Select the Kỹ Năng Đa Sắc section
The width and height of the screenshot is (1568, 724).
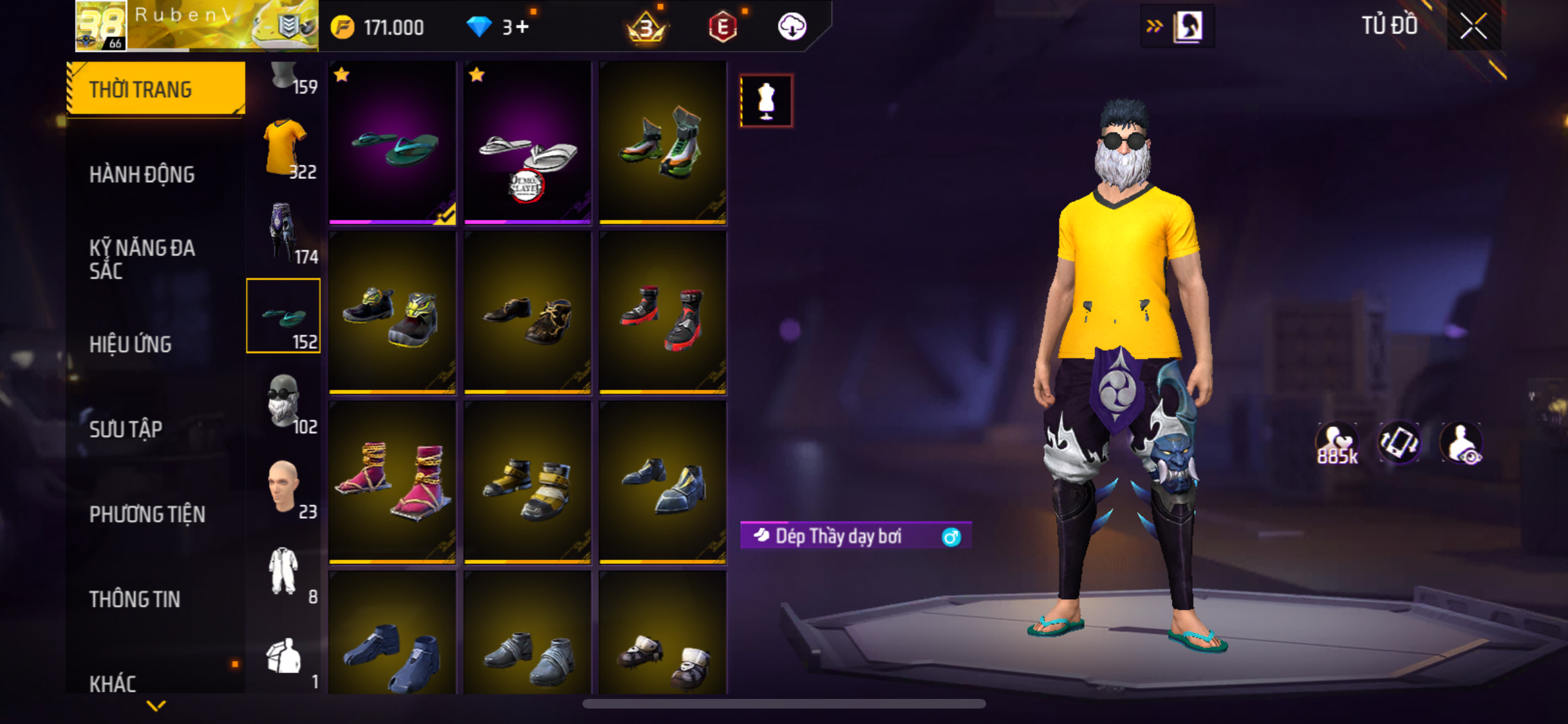(x=142, y=259)
